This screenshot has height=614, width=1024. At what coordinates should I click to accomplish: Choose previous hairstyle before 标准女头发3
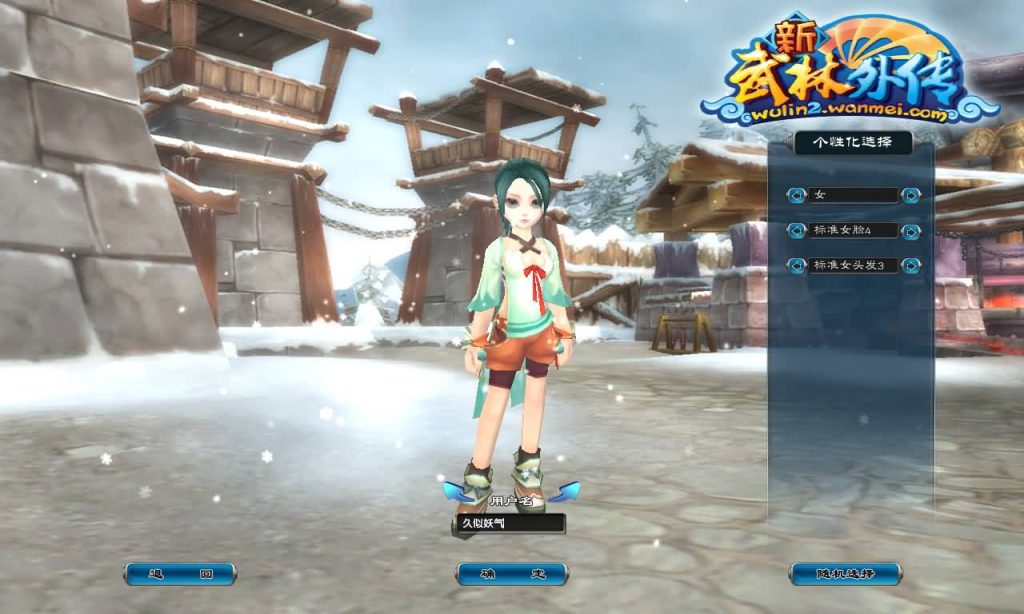click(796, 266)
